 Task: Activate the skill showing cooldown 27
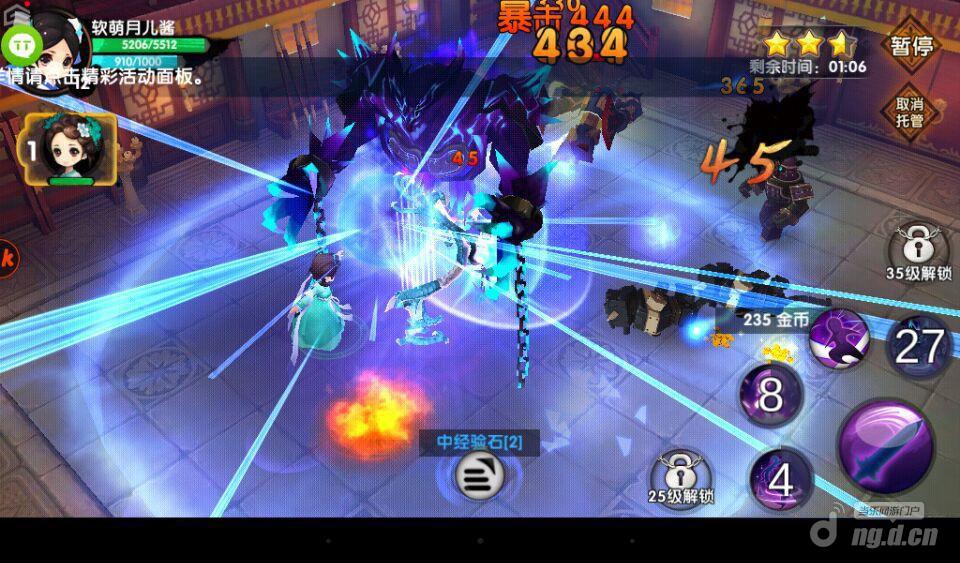pos(918,346)
